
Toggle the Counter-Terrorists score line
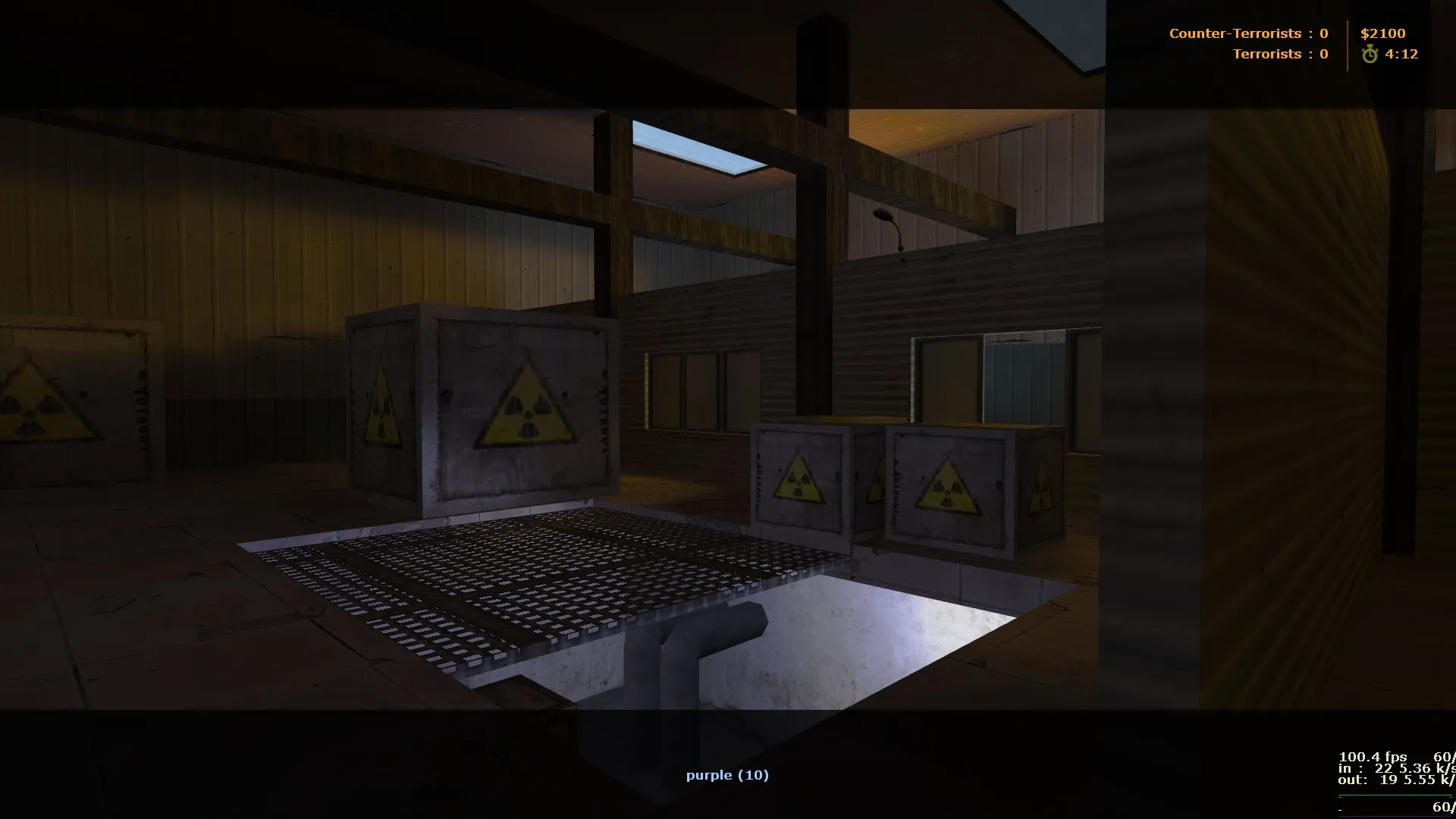click(1247, 33)
